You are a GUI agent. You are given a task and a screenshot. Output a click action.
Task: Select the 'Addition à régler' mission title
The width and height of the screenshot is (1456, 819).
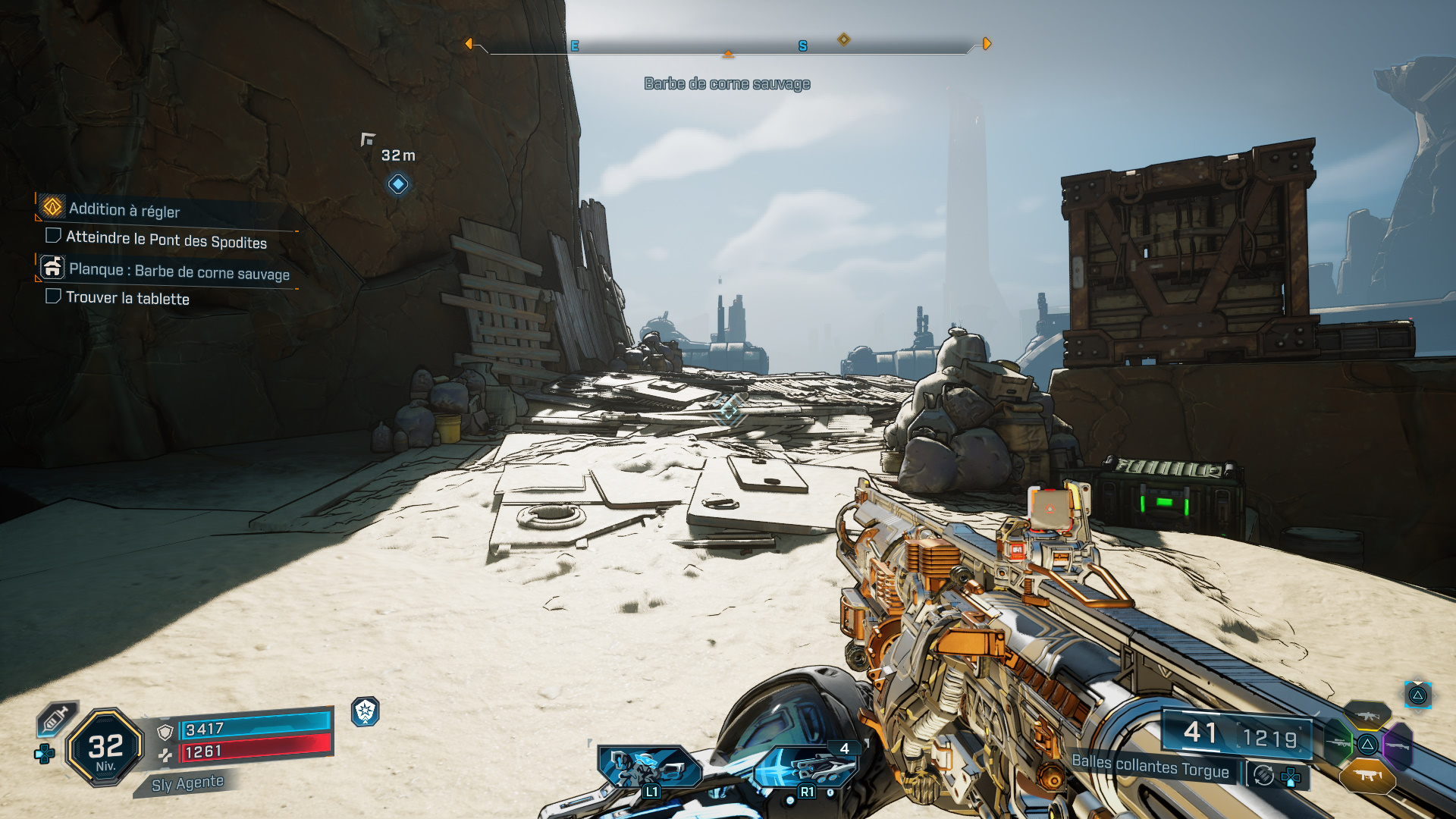click(x=125, y=210)
